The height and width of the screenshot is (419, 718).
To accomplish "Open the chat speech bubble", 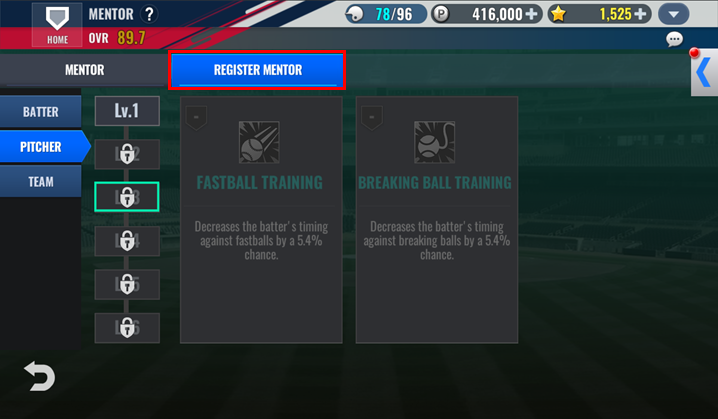I will click(x=674, y=40).
